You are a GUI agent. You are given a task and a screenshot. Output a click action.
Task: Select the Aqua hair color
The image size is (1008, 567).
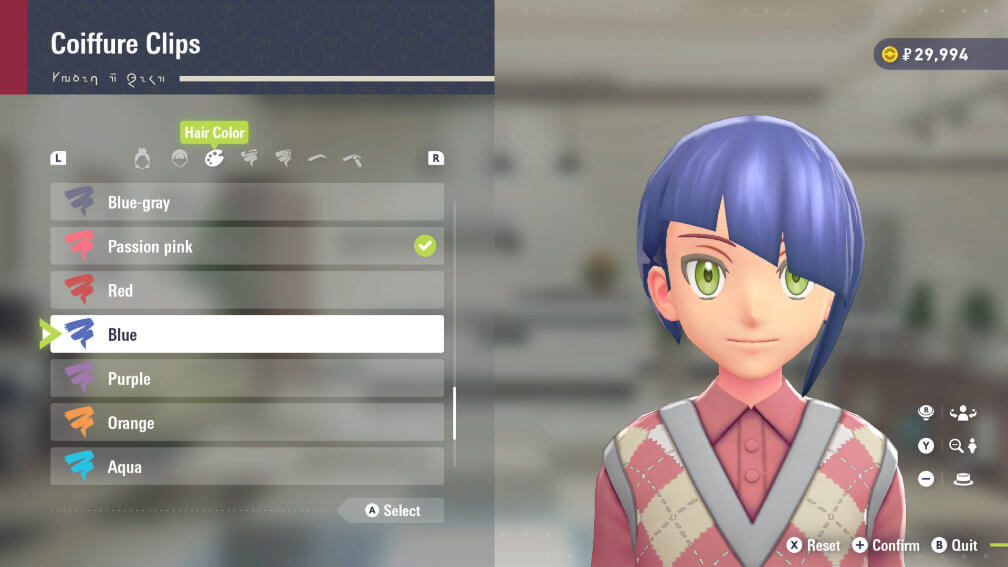click(x=247, y=466)
